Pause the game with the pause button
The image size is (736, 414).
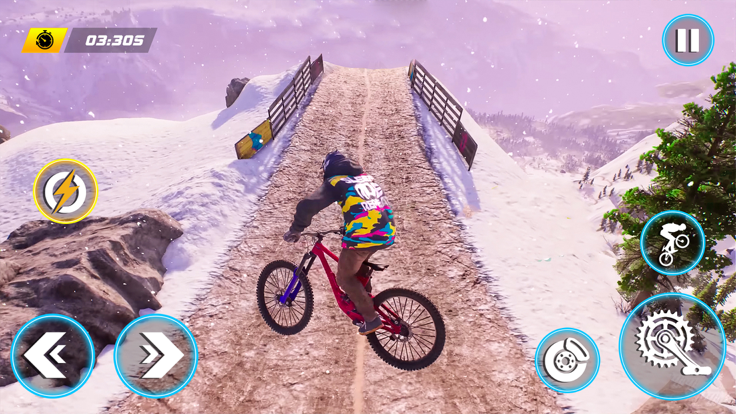pos(687,41)
